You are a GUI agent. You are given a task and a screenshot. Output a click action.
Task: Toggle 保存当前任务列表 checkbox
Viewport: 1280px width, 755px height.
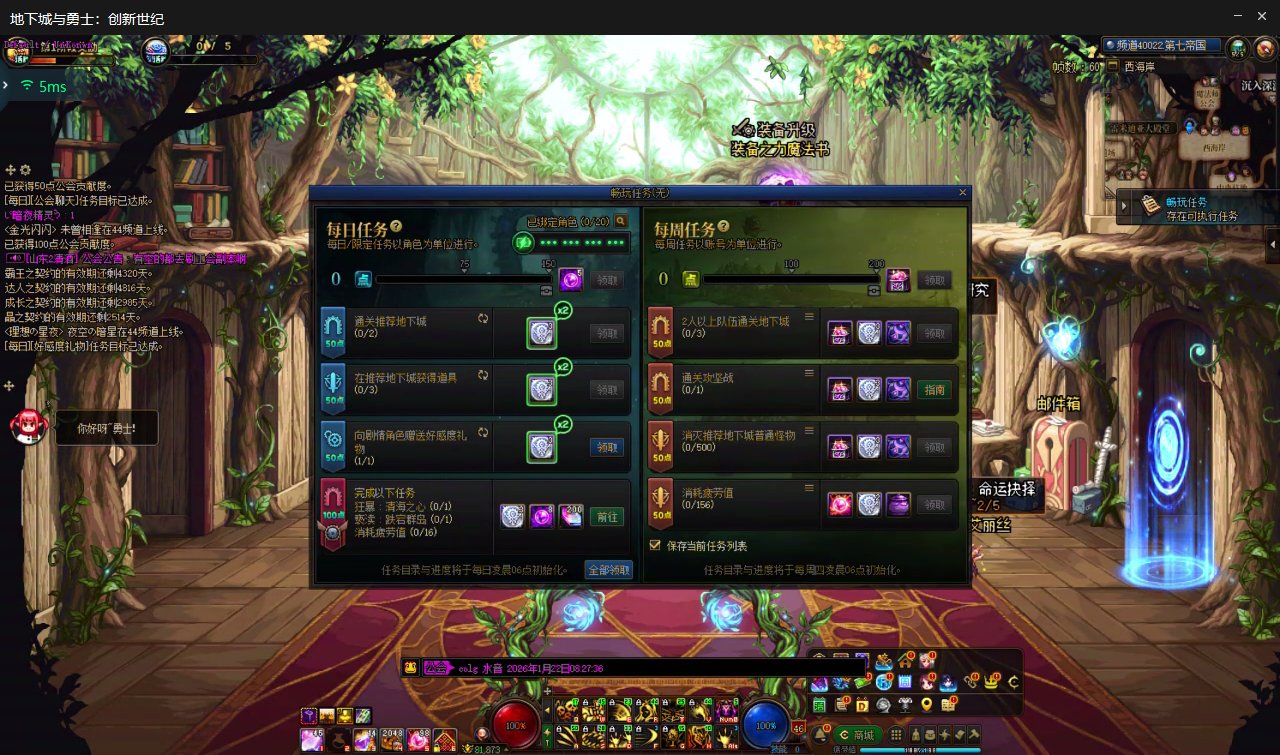point(656,546)
